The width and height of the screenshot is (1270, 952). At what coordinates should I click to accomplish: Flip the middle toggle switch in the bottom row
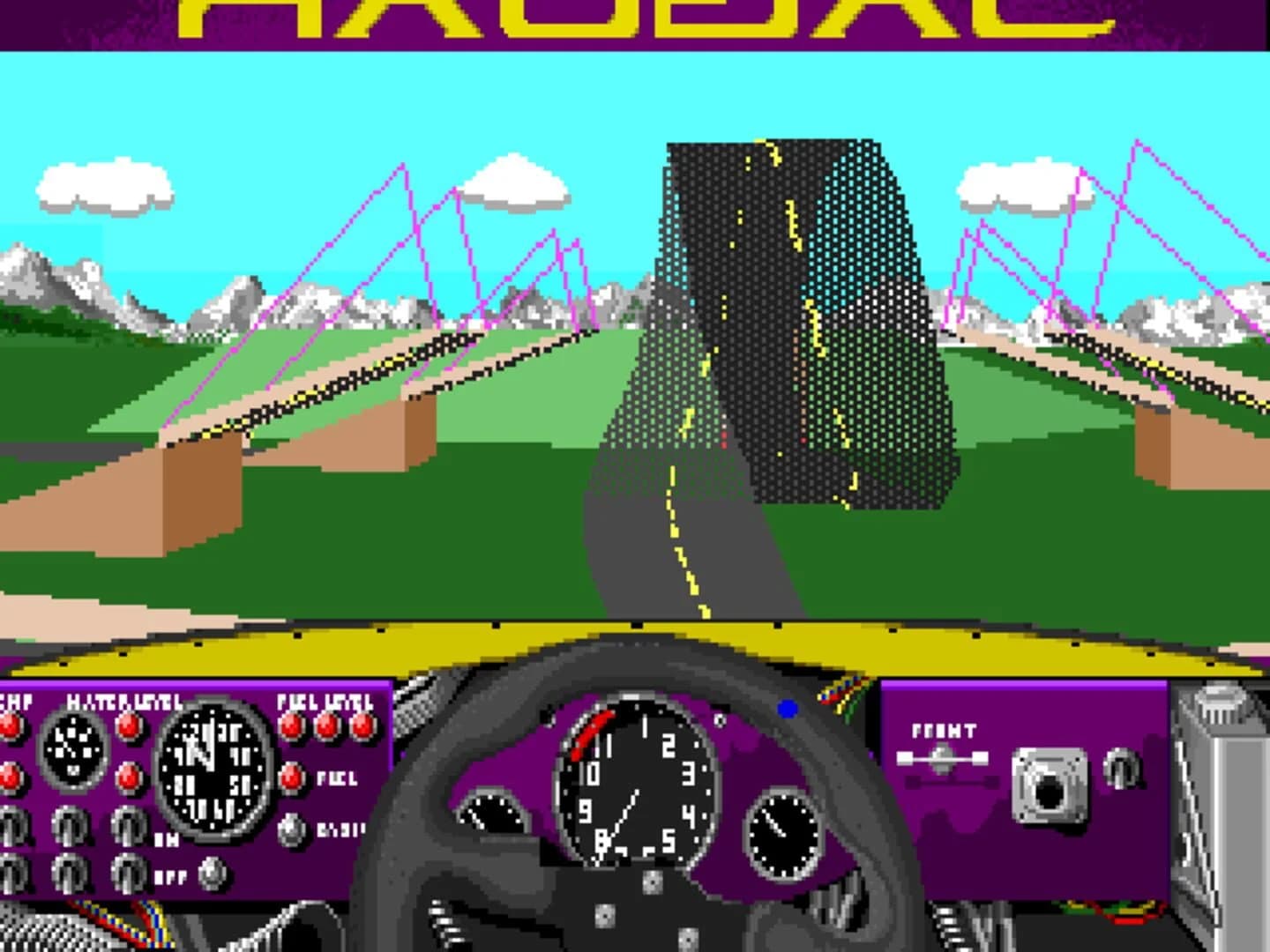pos(69,873)
